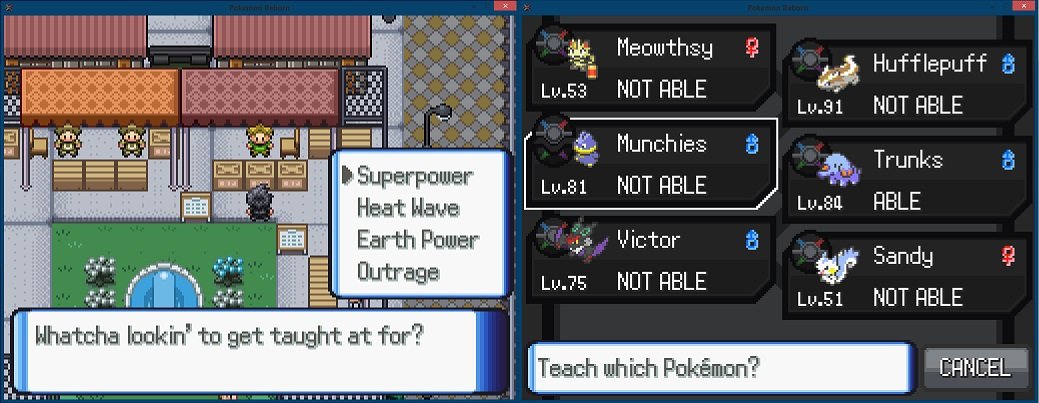Choose Hufflepuff in the party screen

[x=906, y=85]
